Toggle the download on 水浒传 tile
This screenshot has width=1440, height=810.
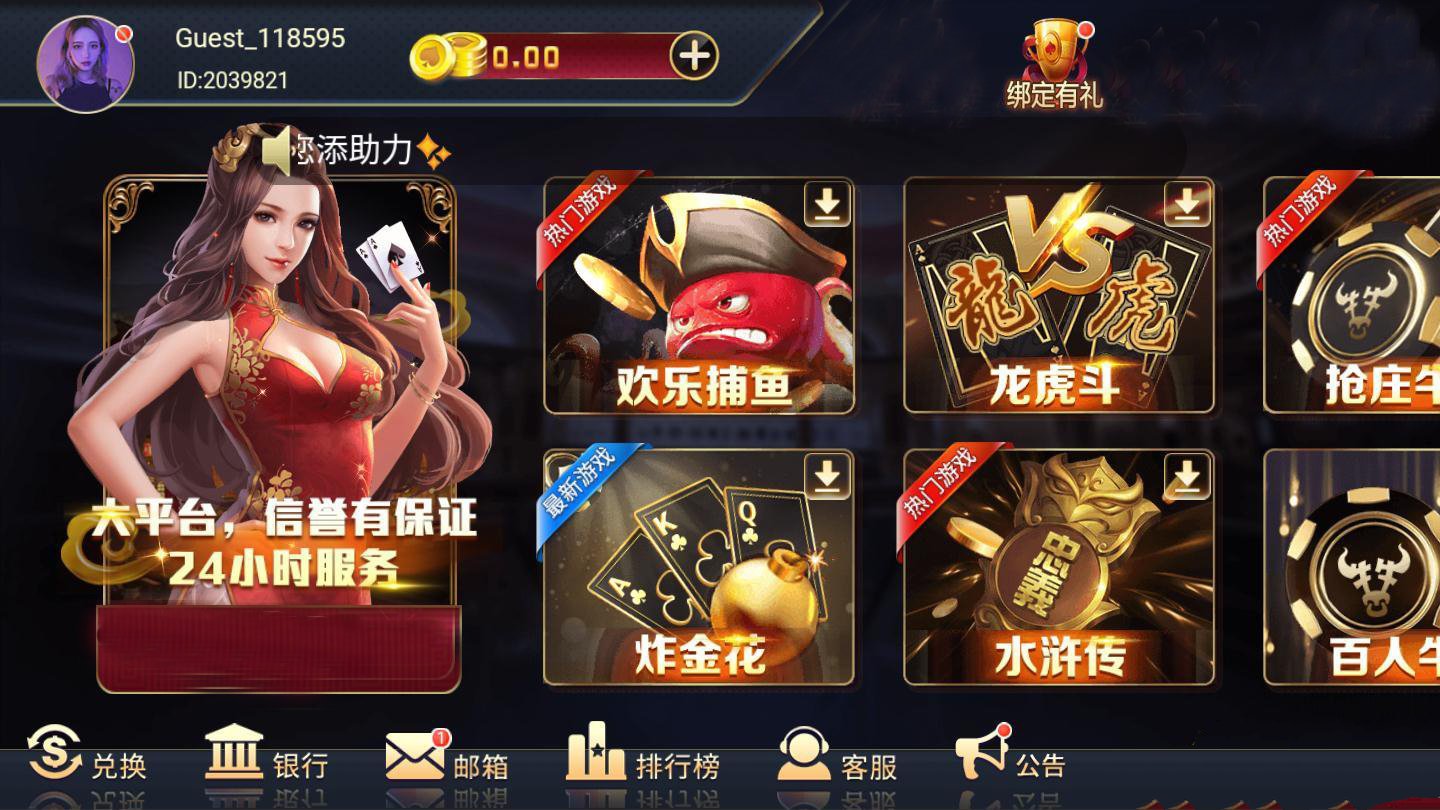[1188, 478]
